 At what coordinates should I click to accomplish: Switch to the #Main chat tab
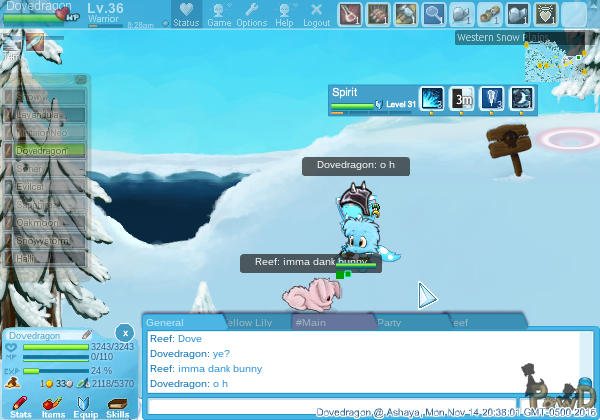point(313,322)
